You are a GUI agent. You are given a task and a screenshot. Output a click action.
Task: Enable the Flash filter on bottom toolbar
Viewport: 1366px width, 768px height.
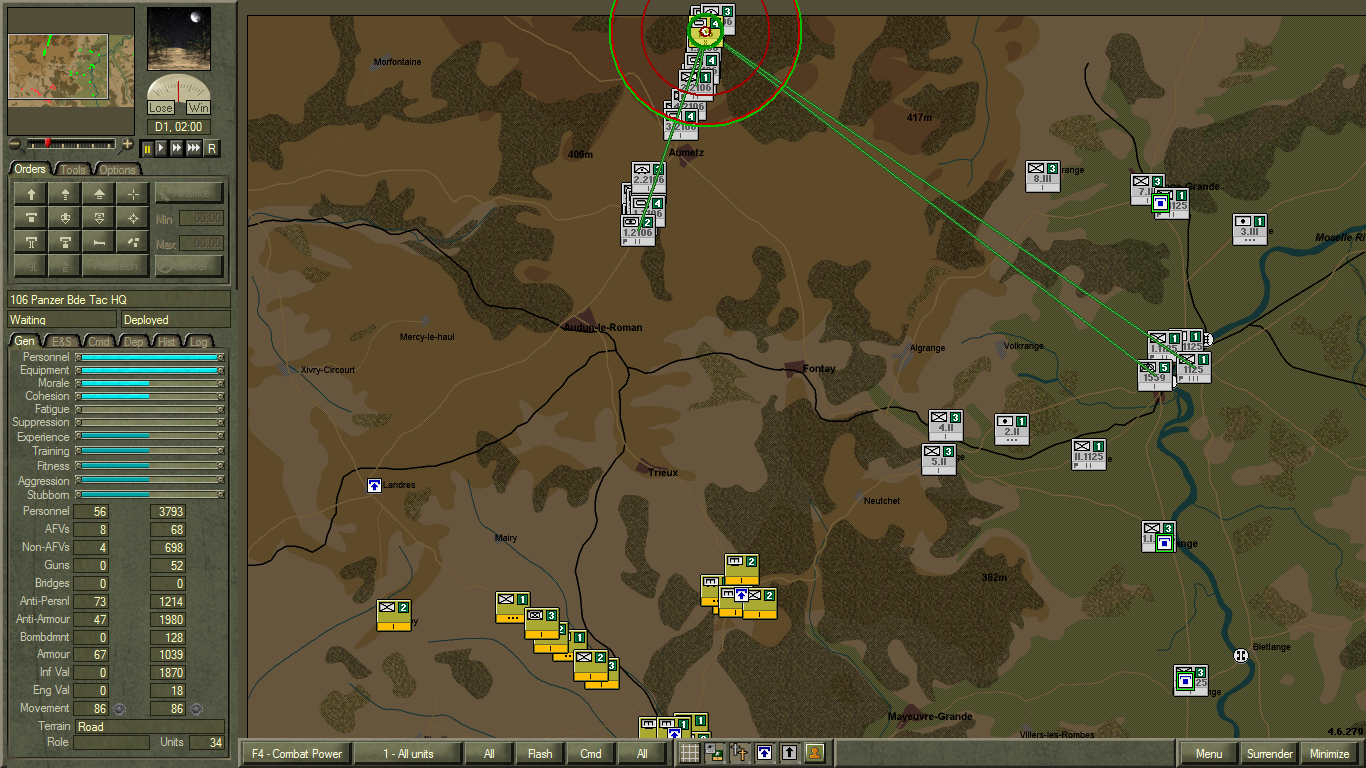point(539,754)
